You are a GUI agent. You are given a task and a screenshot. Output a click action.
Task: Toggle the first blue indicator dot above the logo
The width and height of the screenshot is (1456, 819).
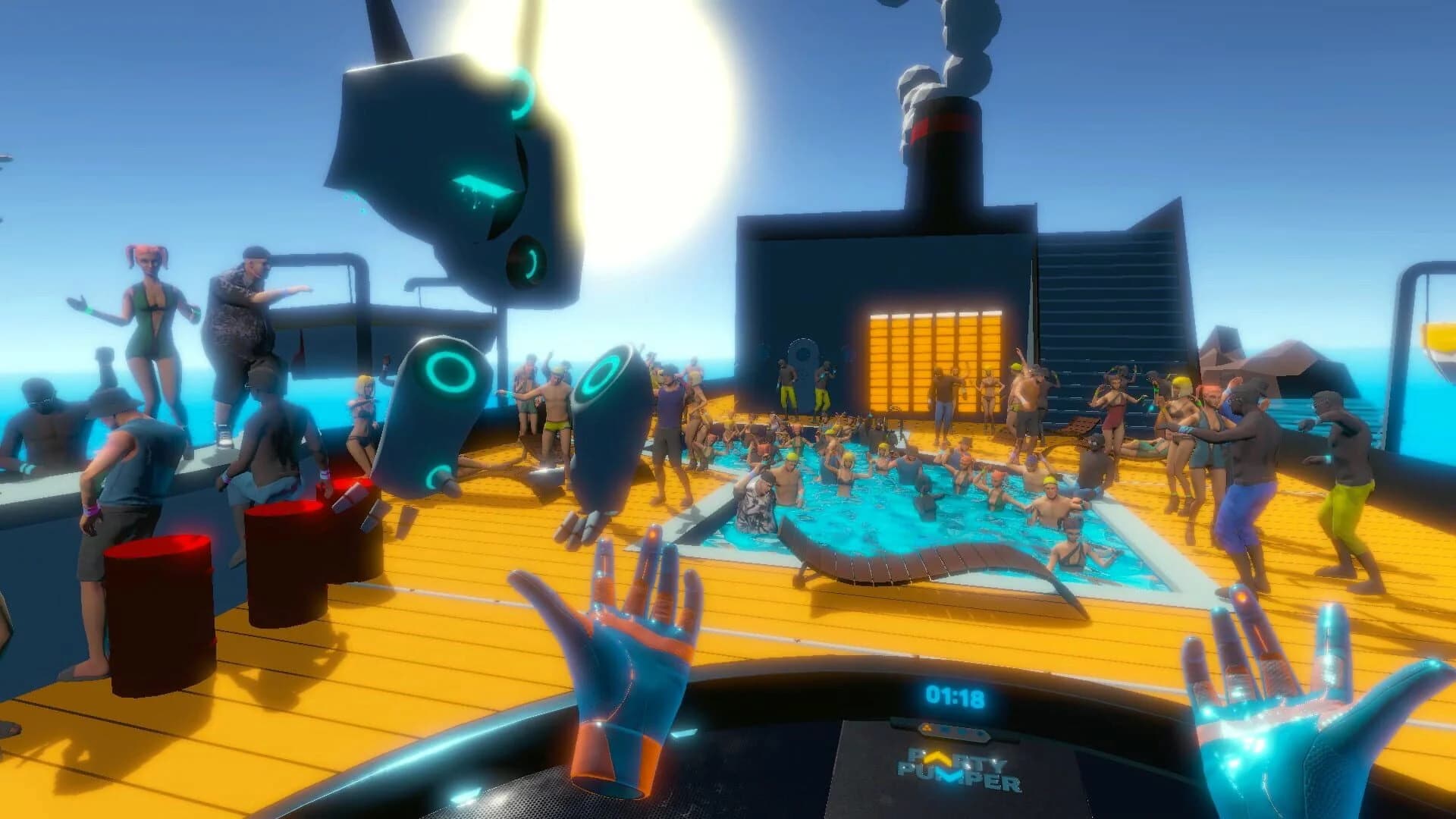coord(944,730)
